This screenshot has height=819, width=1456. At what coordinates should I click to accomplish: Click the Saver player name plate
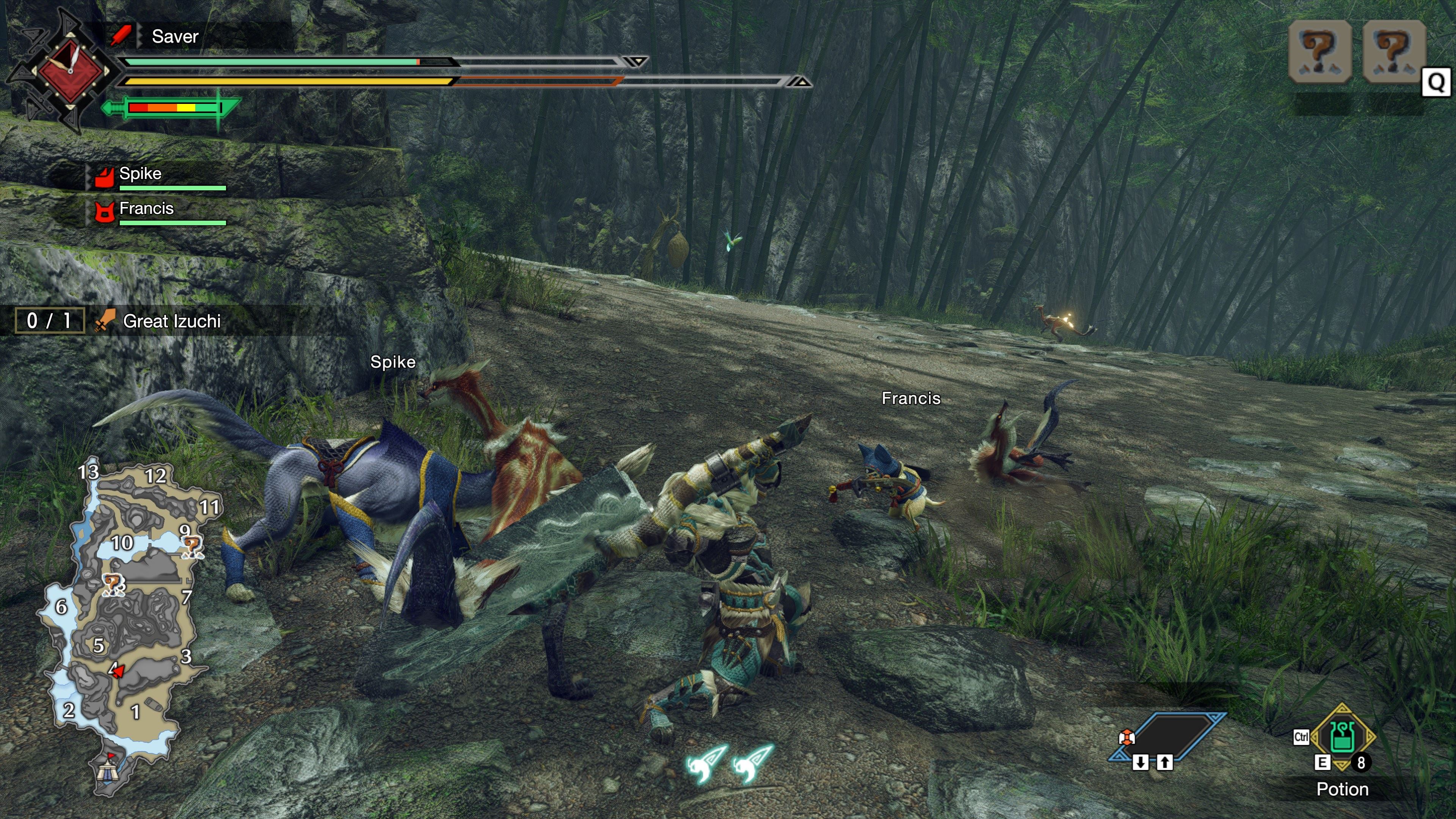(x=175, y=37)
